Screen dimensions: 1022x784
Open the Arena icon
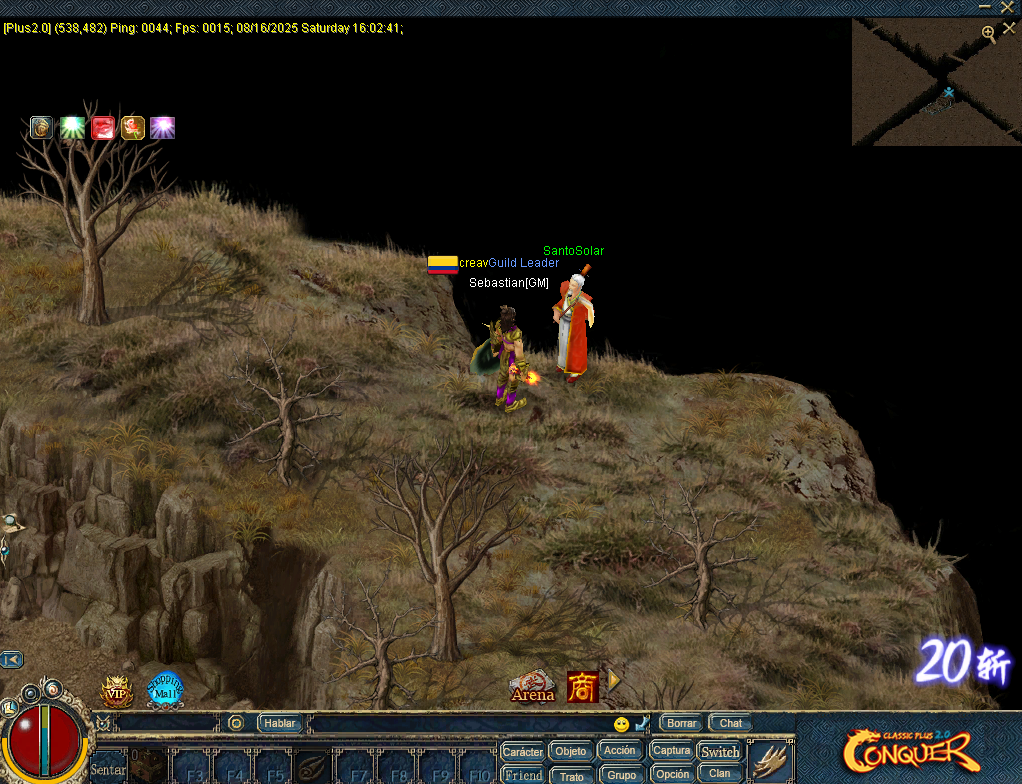pyautogui.click(x=532, y=686)
